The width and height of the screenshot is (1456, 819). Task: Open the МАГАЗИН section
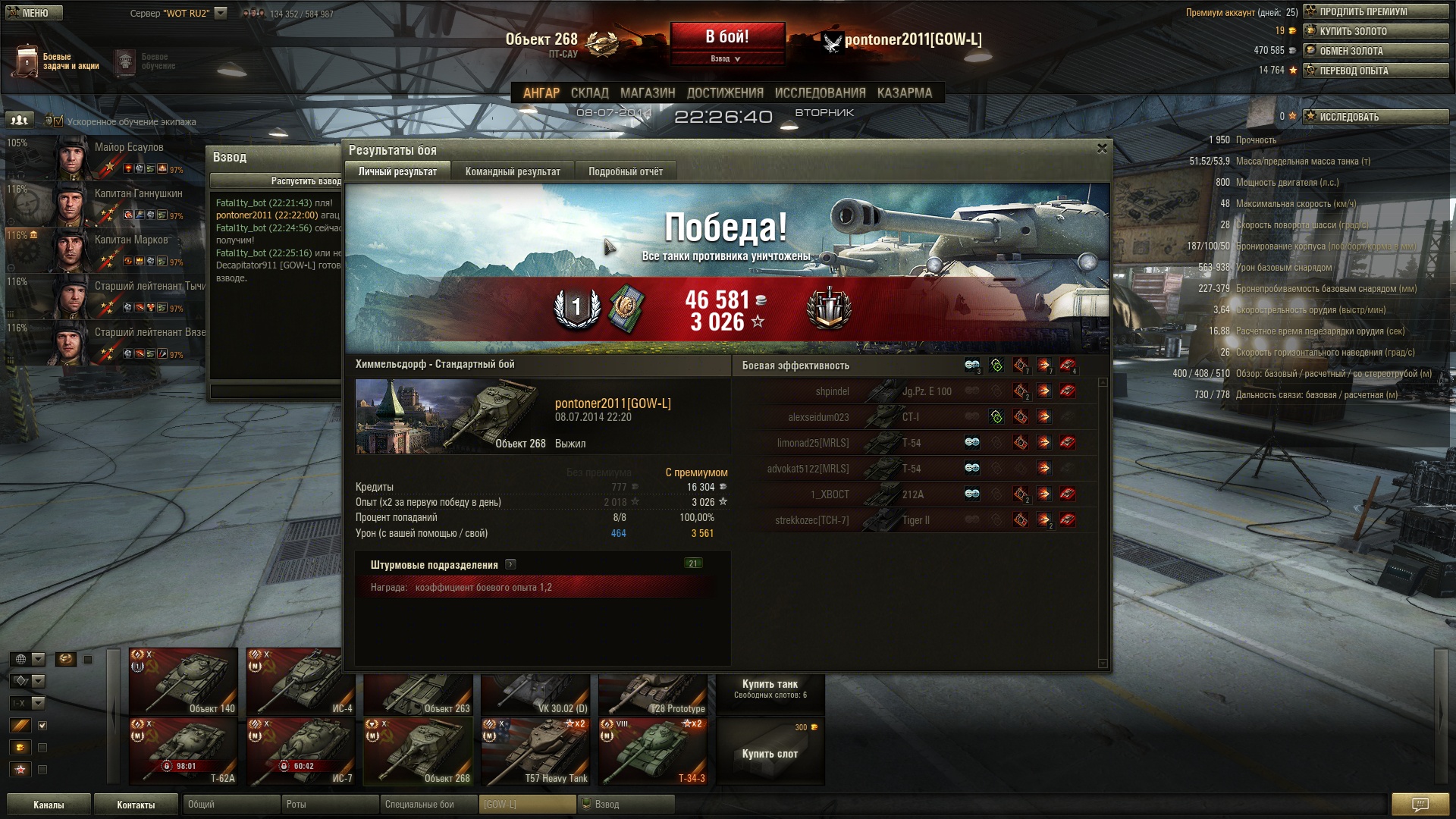pos(647,93)
